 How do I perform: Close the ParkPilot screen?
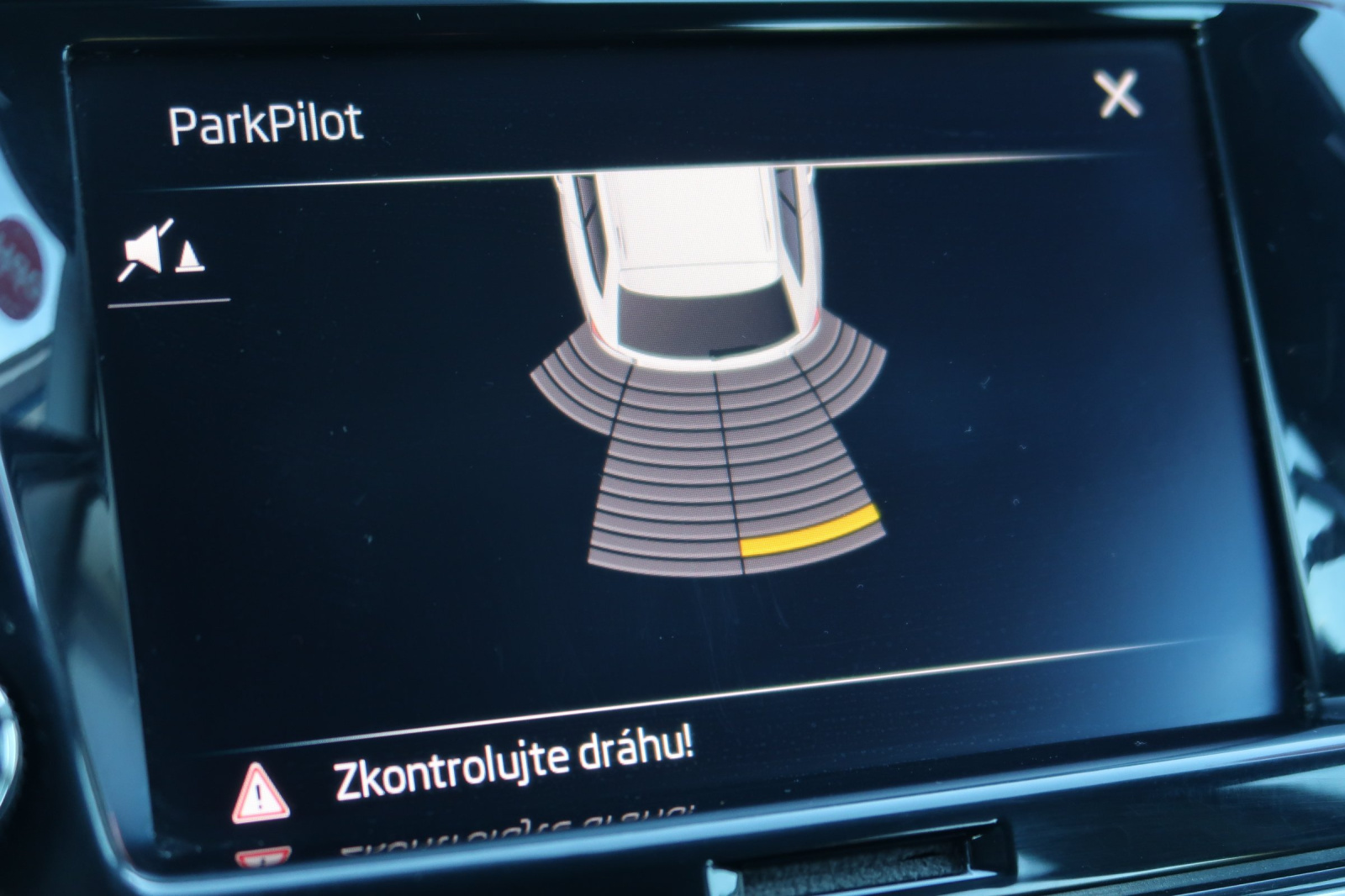pyautogui.click(x=1118, y=93)
